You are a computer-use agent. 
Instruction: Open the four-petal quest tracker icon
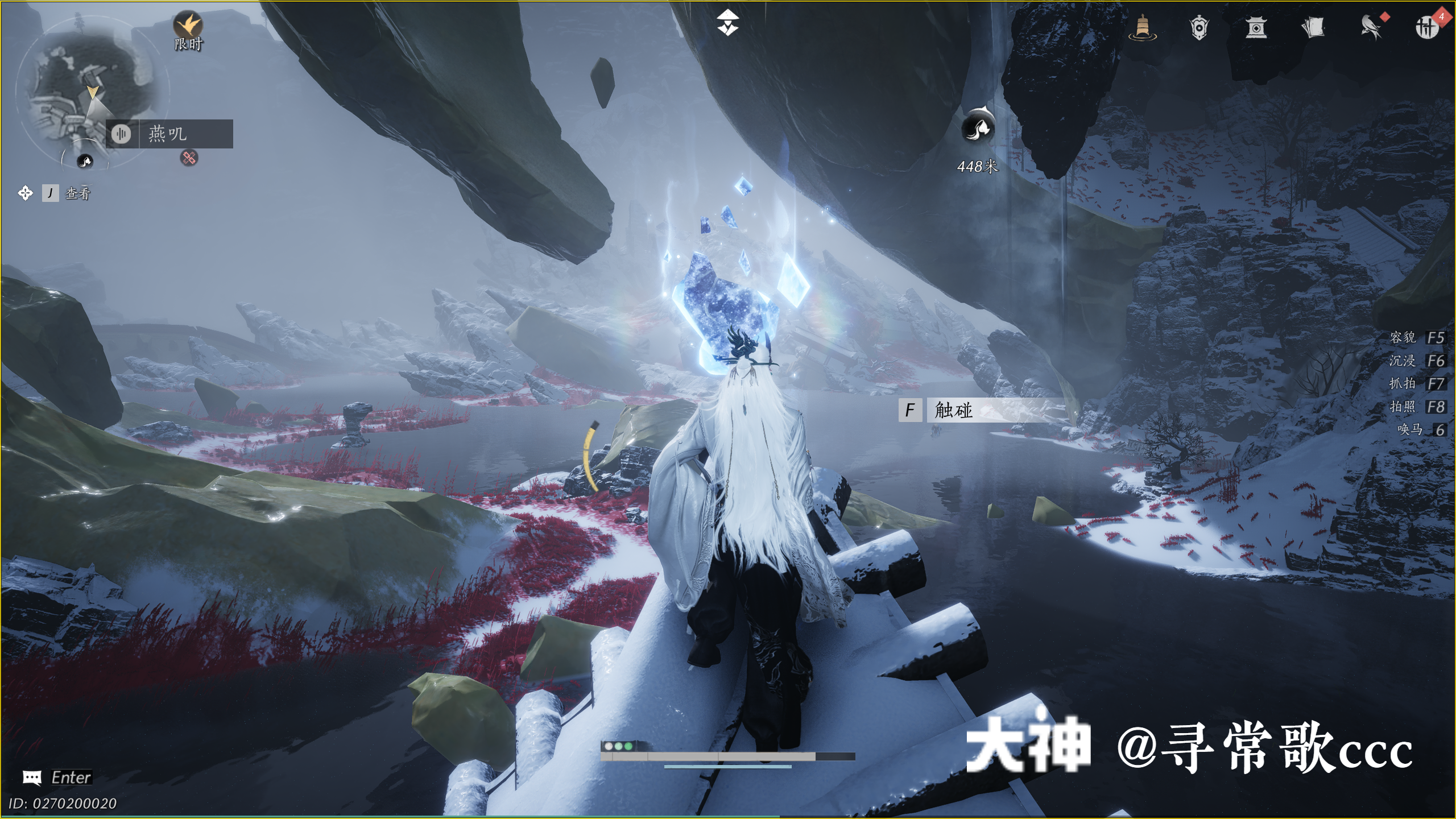click(x=26, y=193)
